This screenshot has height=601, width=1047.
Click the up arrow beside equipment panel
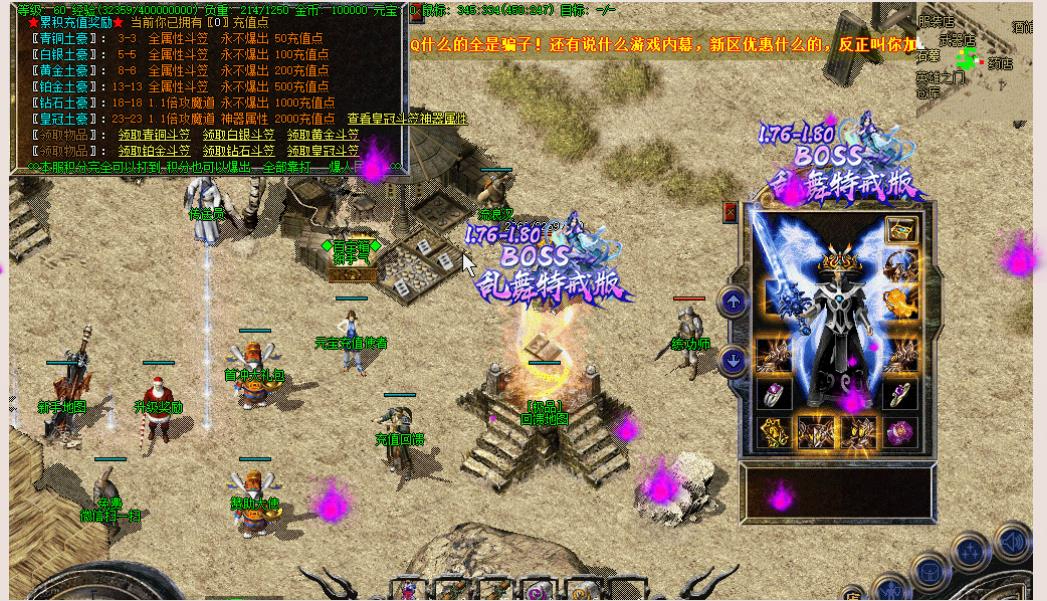tap(733, 301)
